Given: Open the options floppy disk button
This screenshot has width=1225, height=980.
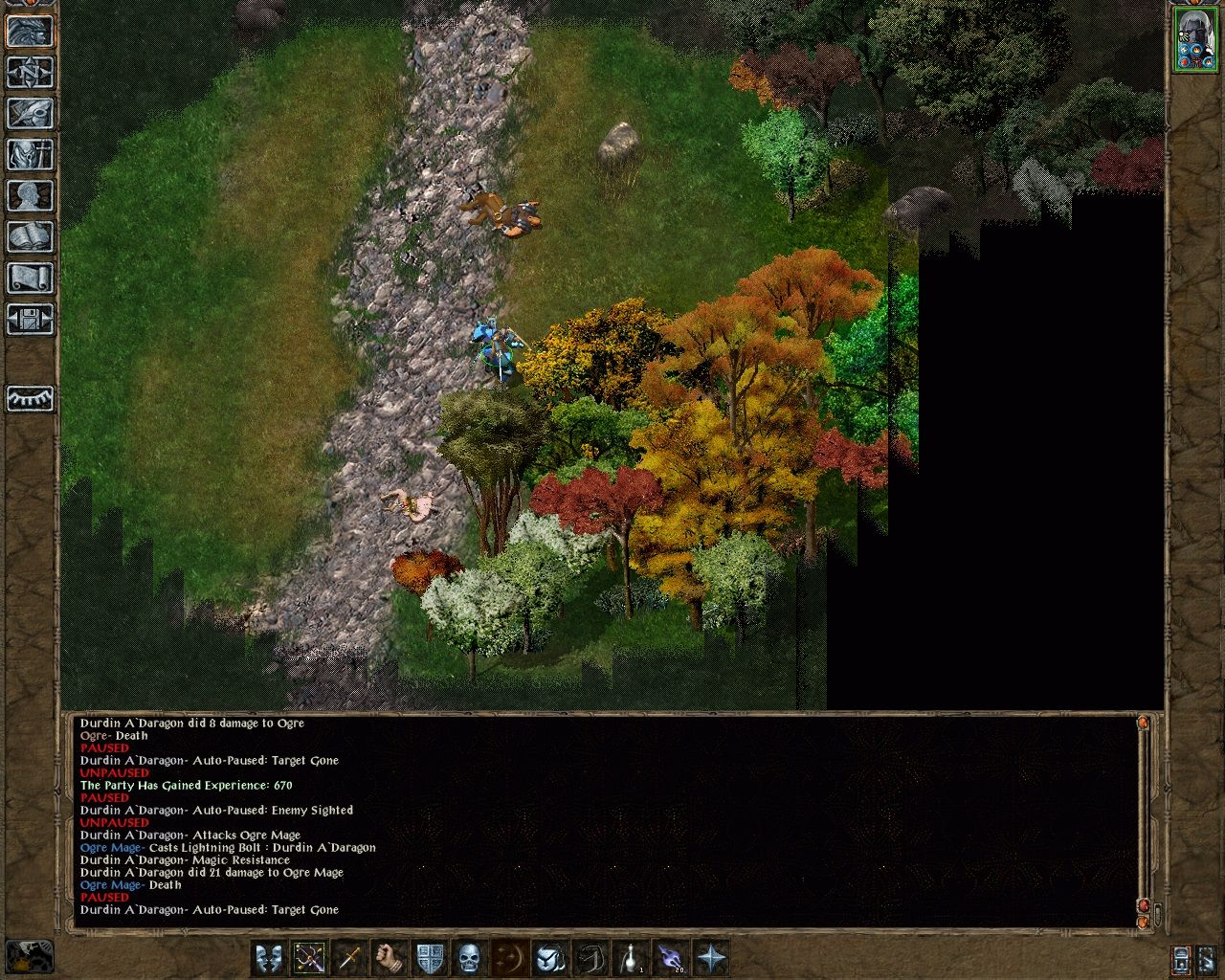Looking at the screenshot, I should (x=30, y=319).
